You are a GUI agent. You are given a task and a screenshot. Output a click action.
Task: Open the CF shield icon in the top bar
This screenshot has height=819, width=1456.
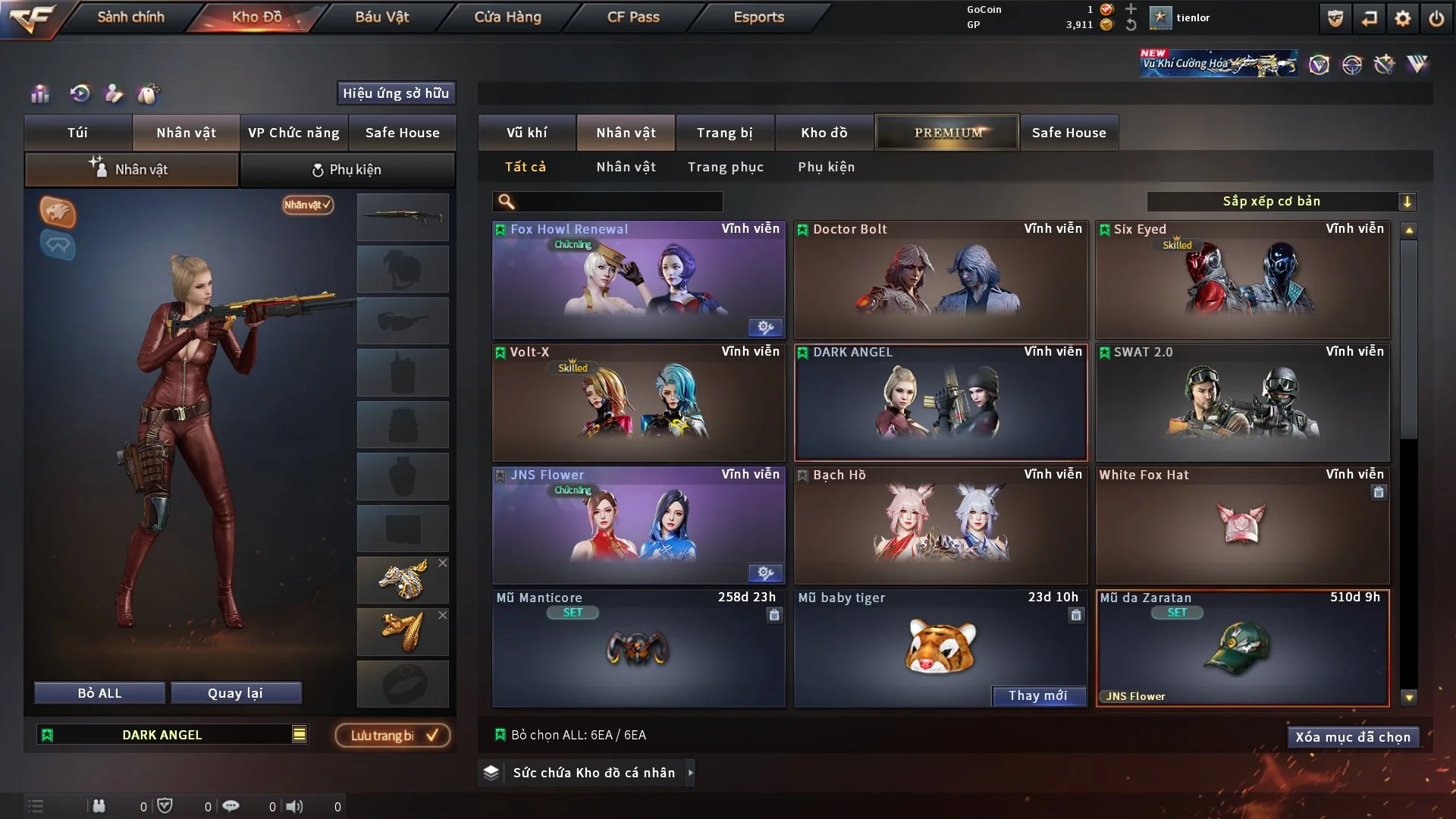[1334, 17]
